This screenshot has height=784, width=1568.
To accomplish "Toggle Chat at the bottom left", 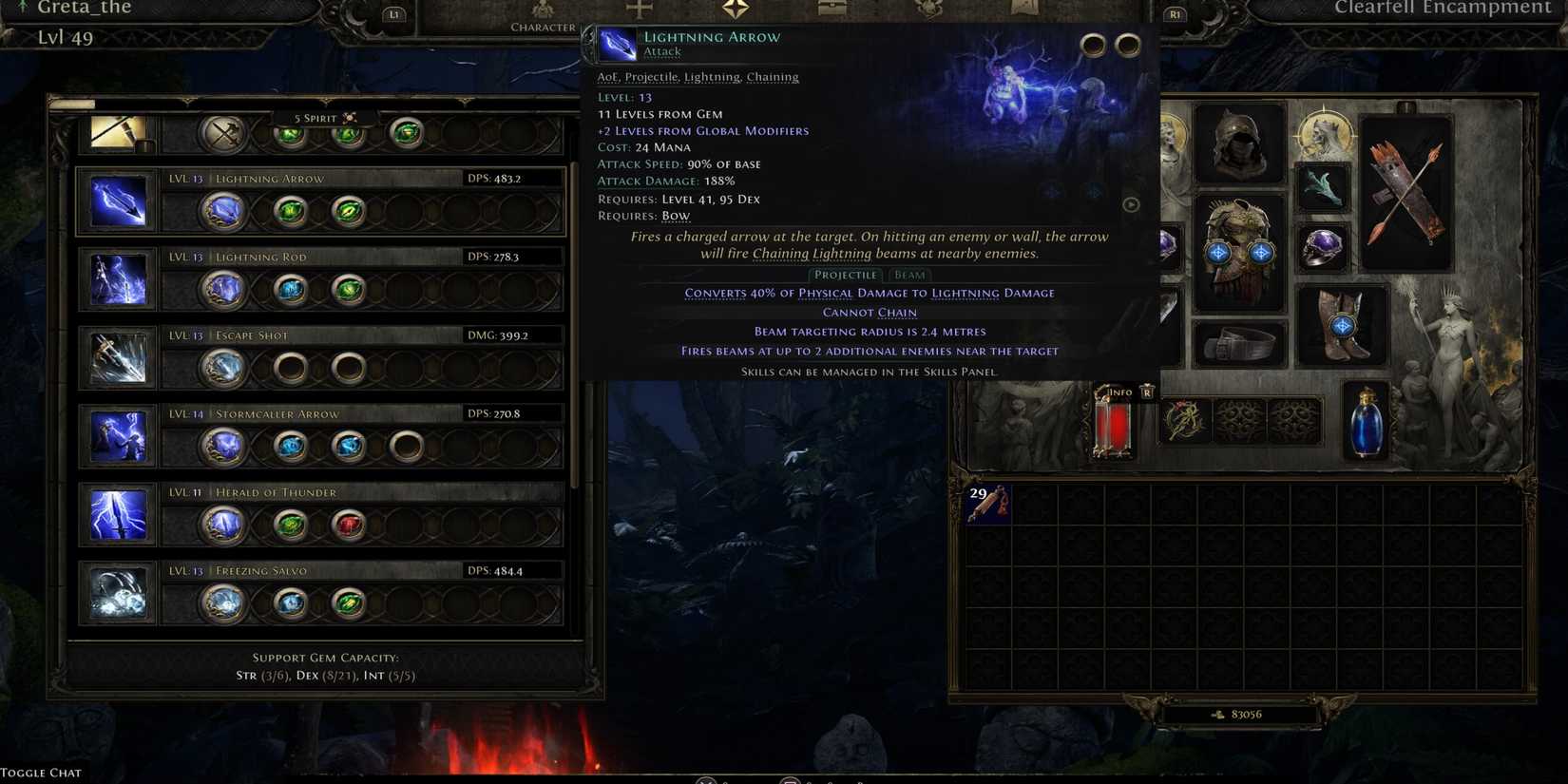I will tap(40, 772).
